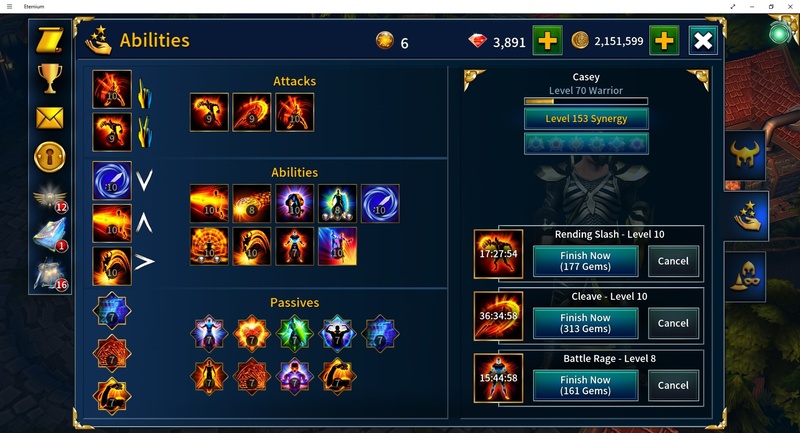Open the mail envelope icon
The height and width of the screenshot is (433, 800).
[50, 118]
